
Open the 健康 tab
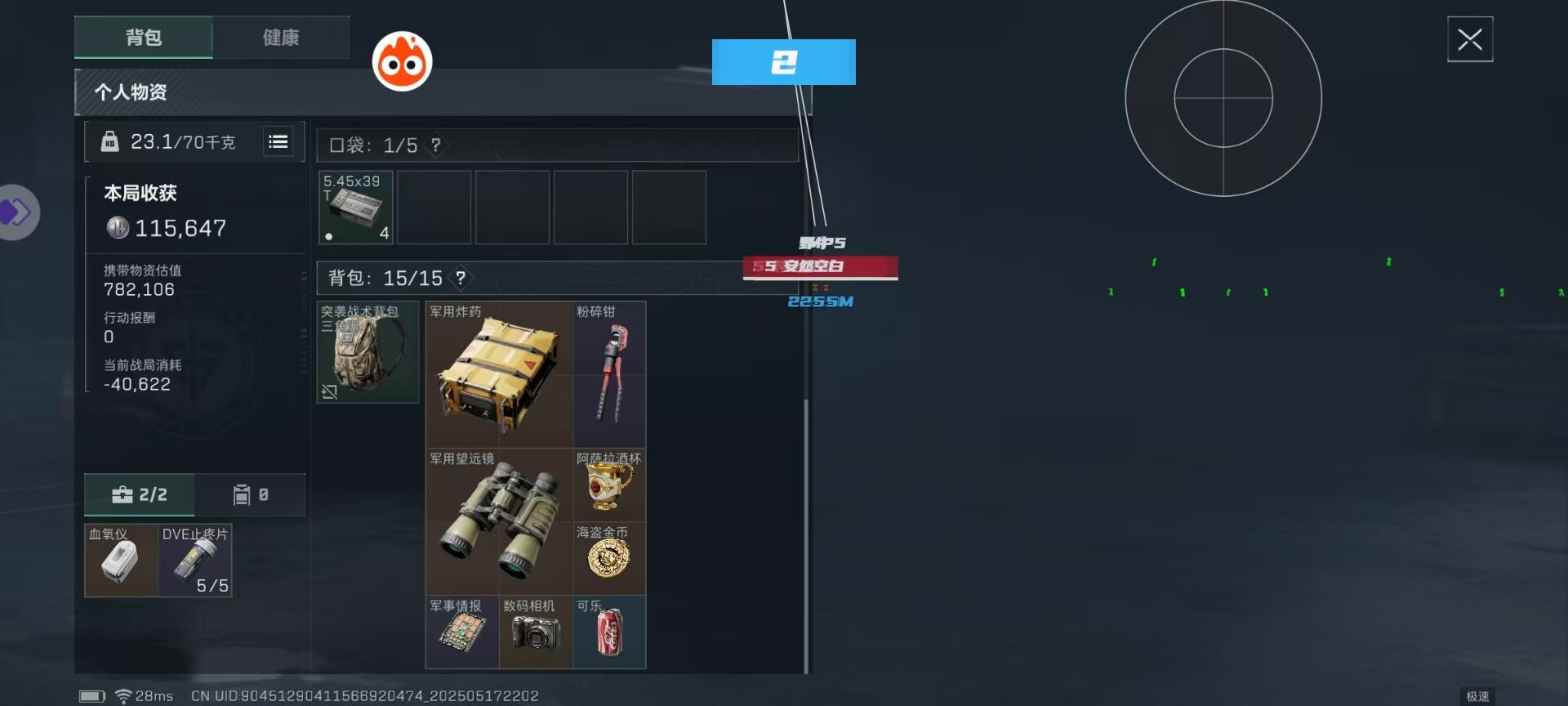(281, 38)
